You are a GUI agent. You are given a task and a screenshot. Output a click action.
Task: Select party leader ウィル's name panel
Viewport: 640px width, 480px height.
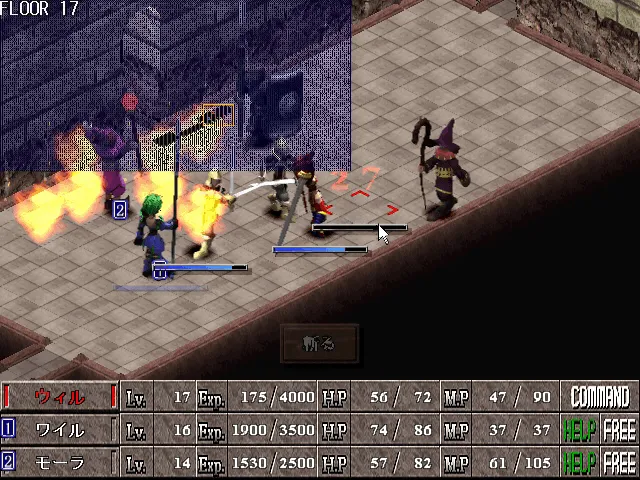point(60,397)
